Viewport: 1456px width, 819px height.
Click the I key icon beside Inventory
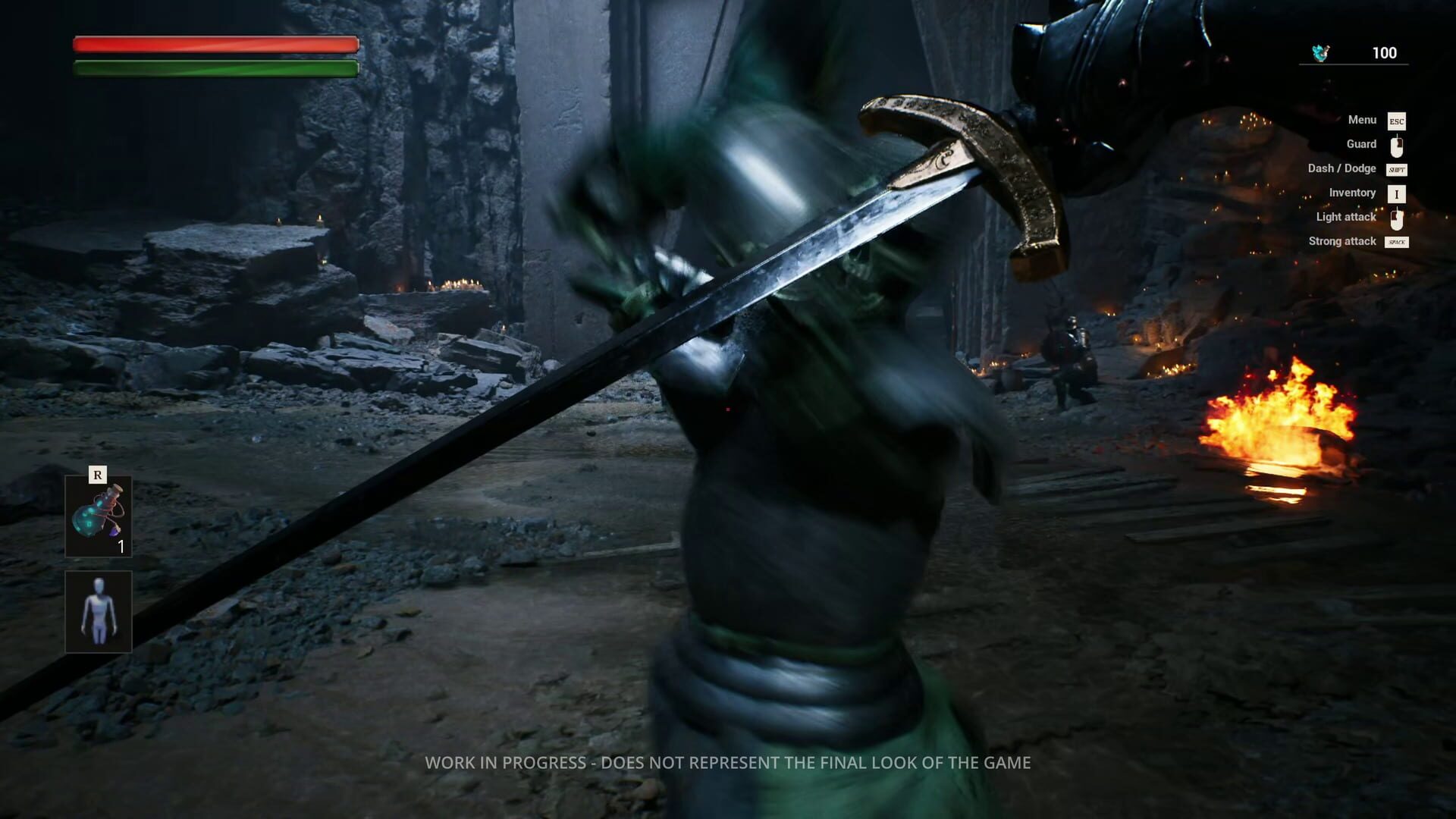click(1398, 193)
